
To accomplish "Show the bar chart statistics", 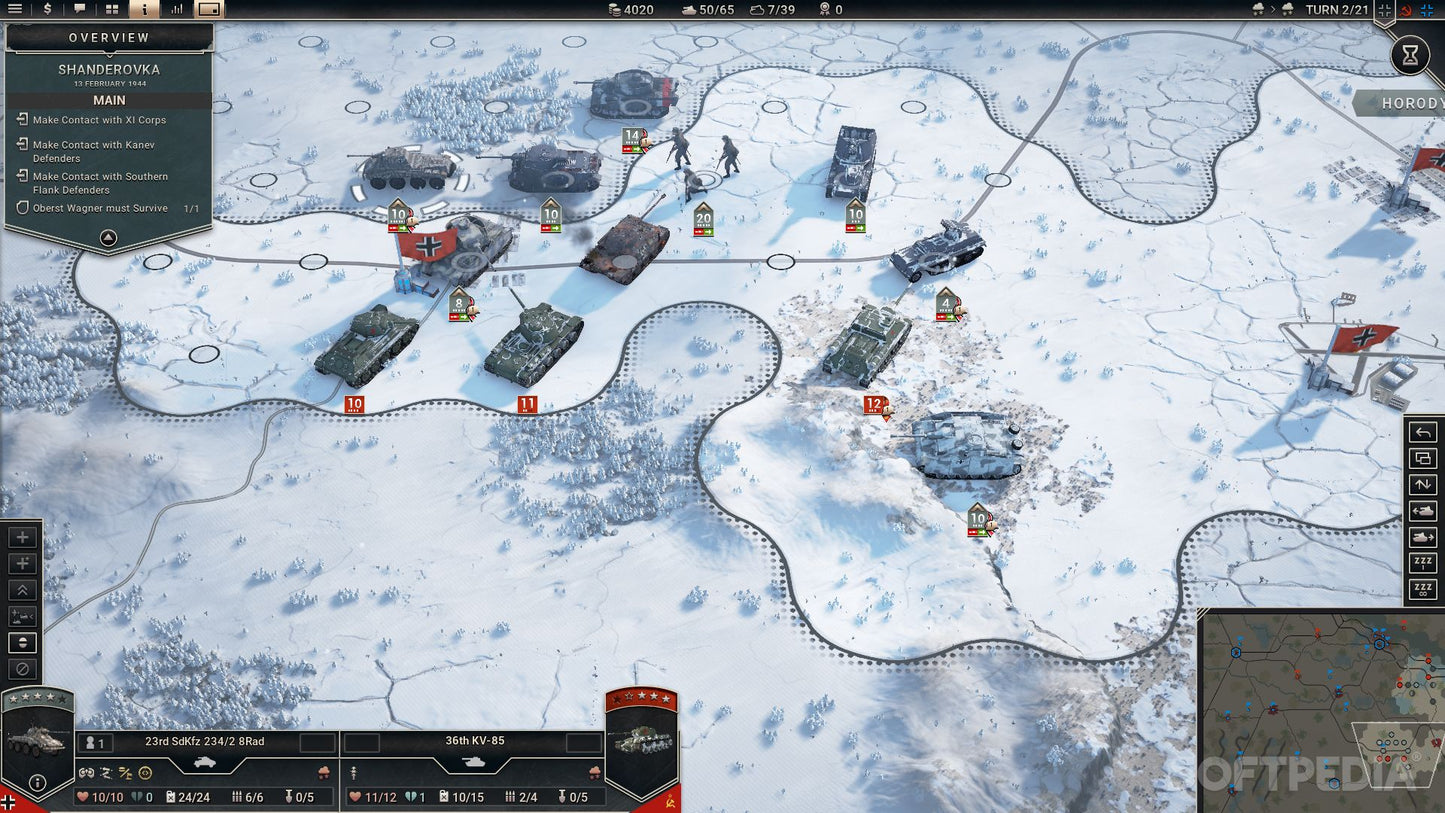I will (177, 9).
